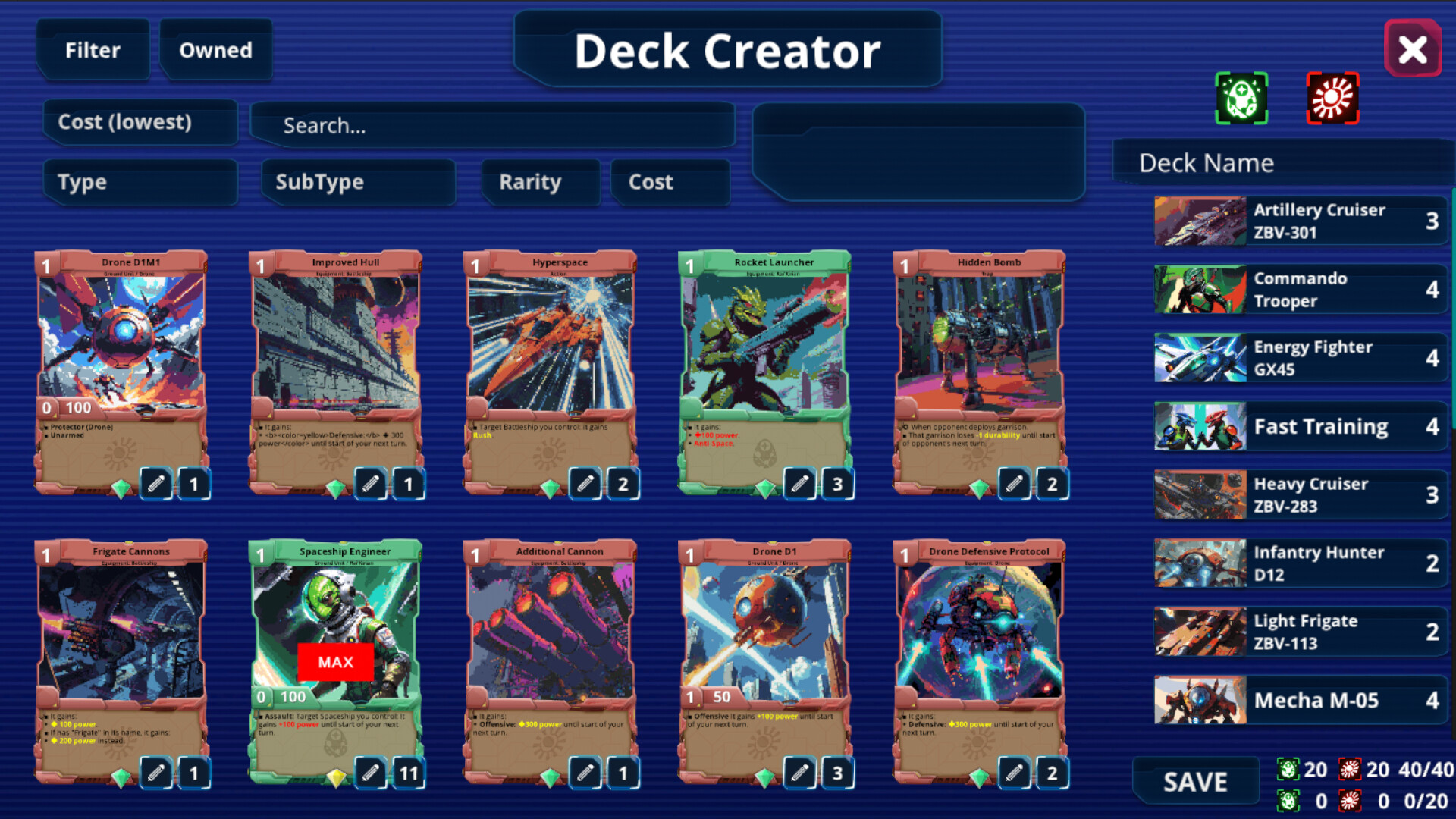
Task: Open the Cost (lowest) sort option
Action: tap(139, 122)
